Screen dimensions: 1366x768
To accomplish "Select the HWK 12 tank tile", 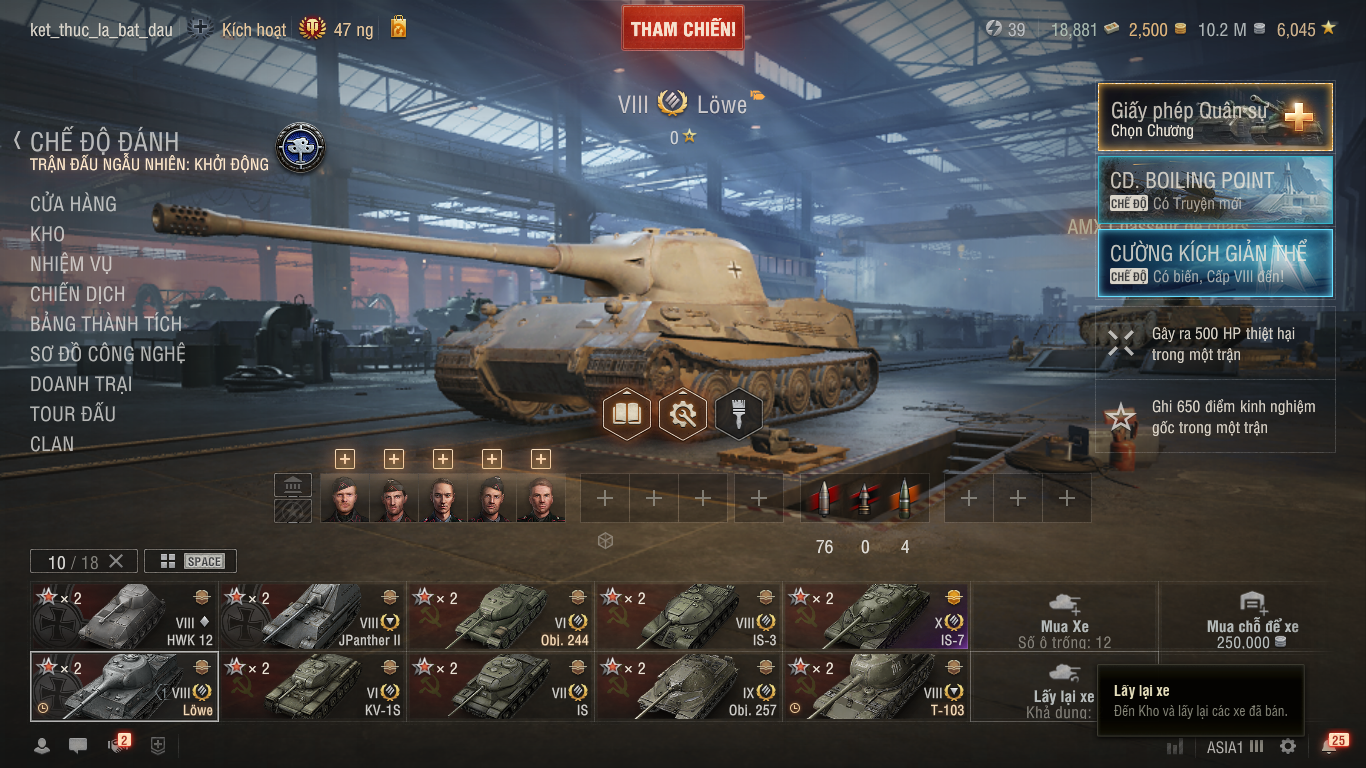I will coord(124,616).
